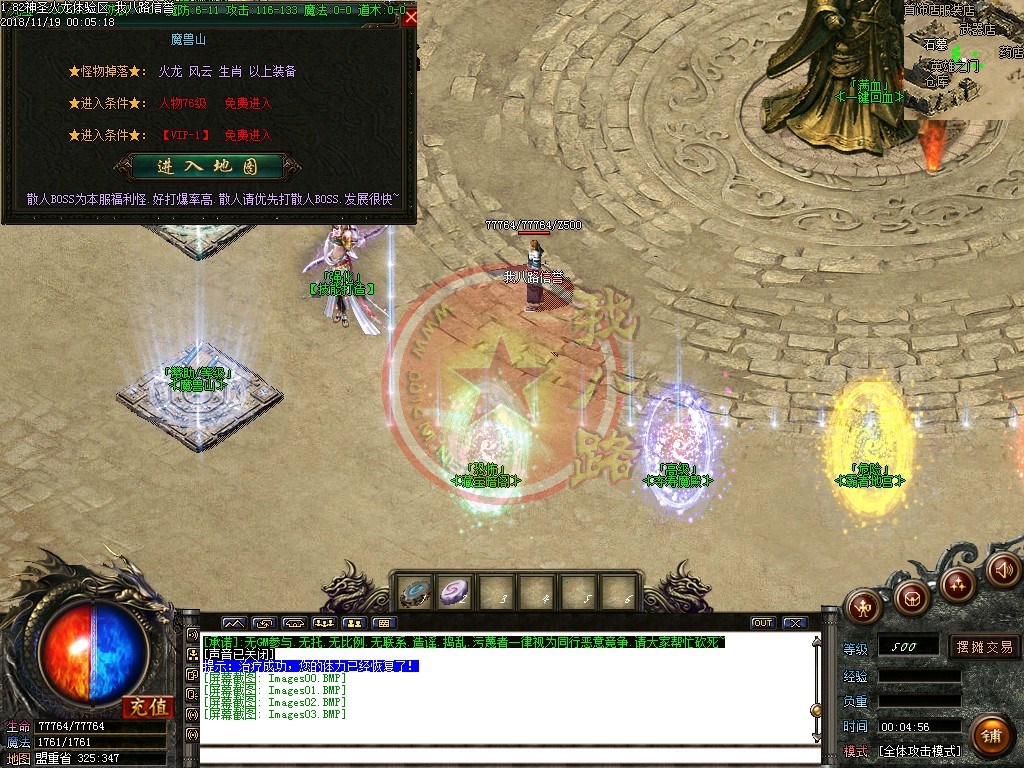Select the blue ring item in hotbar slot 1
This screenshot has height=768, width=1024.
[x=414, y=592]
